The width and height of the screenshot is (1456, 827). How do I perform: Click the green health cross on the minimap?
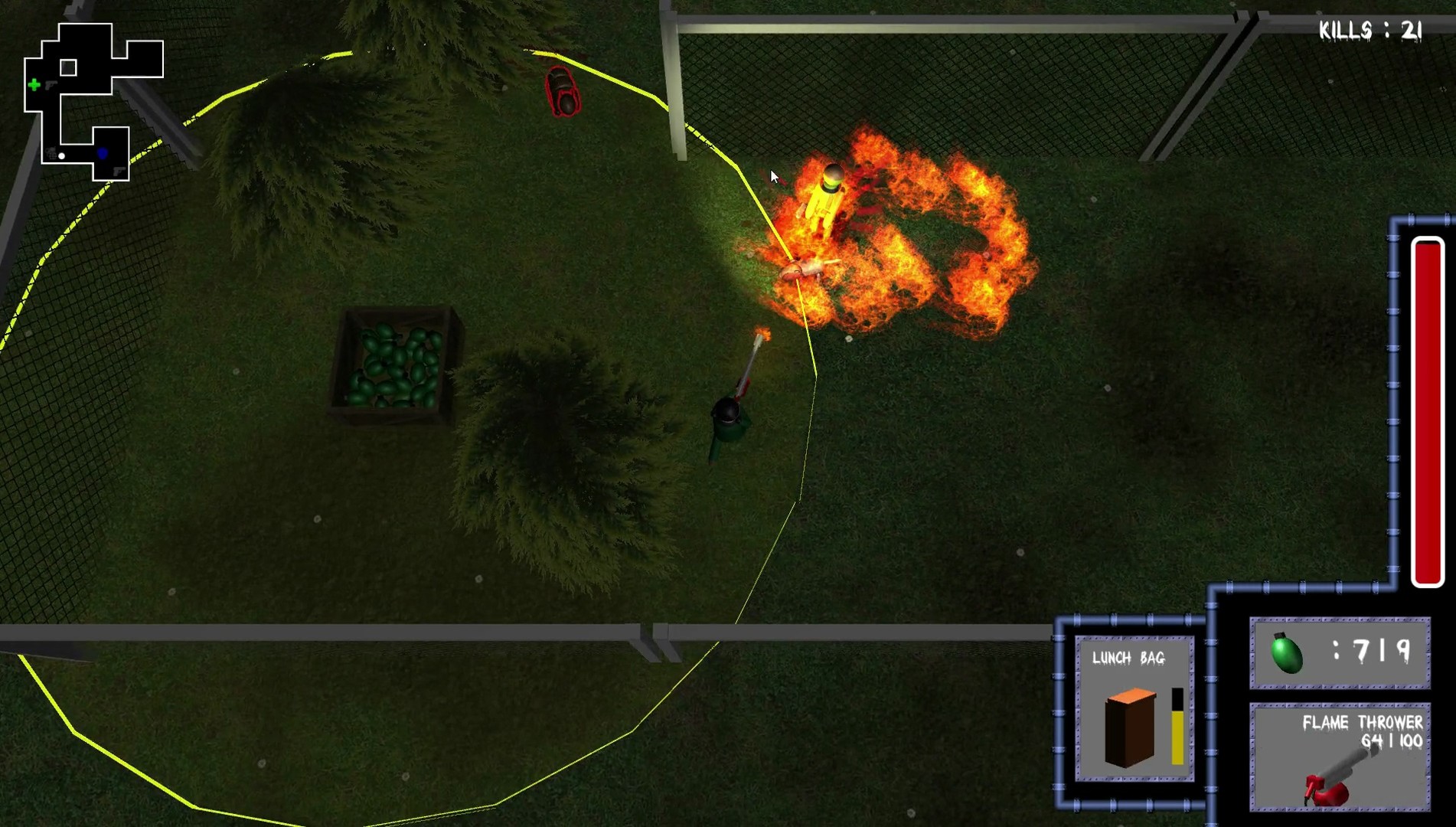click(34, 84)
